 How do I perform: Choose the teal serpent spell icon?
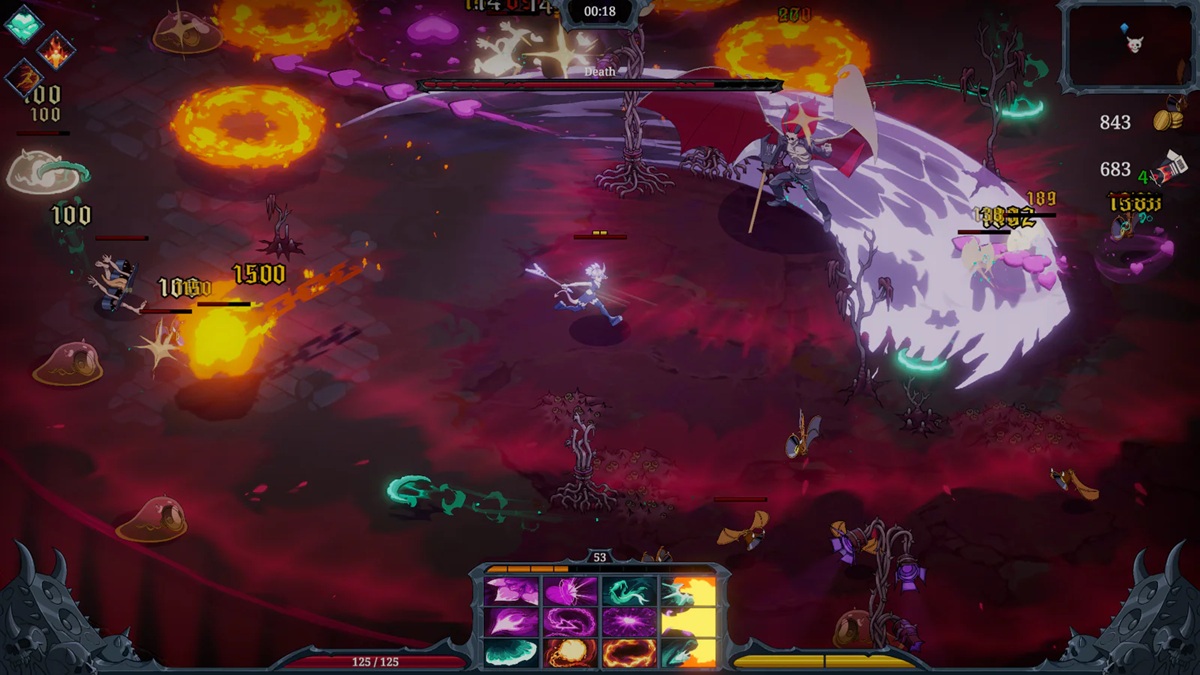click(629, 592)
